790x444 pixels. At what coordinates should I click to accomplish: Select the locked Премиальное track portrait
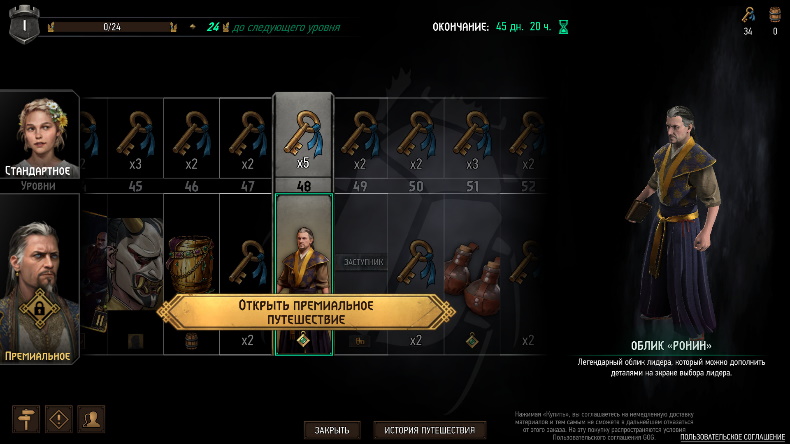pos(40,282)
